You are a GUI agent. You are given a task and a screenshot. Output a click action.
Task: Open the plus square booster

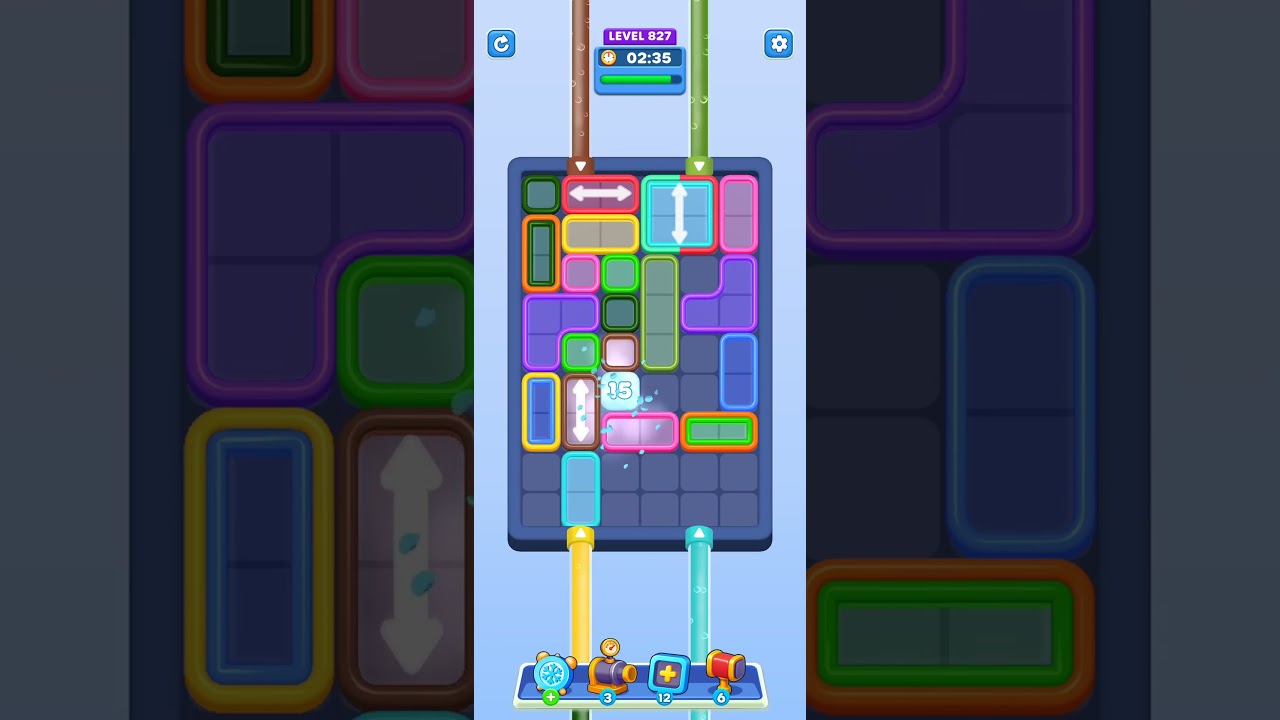click(666, 672)
